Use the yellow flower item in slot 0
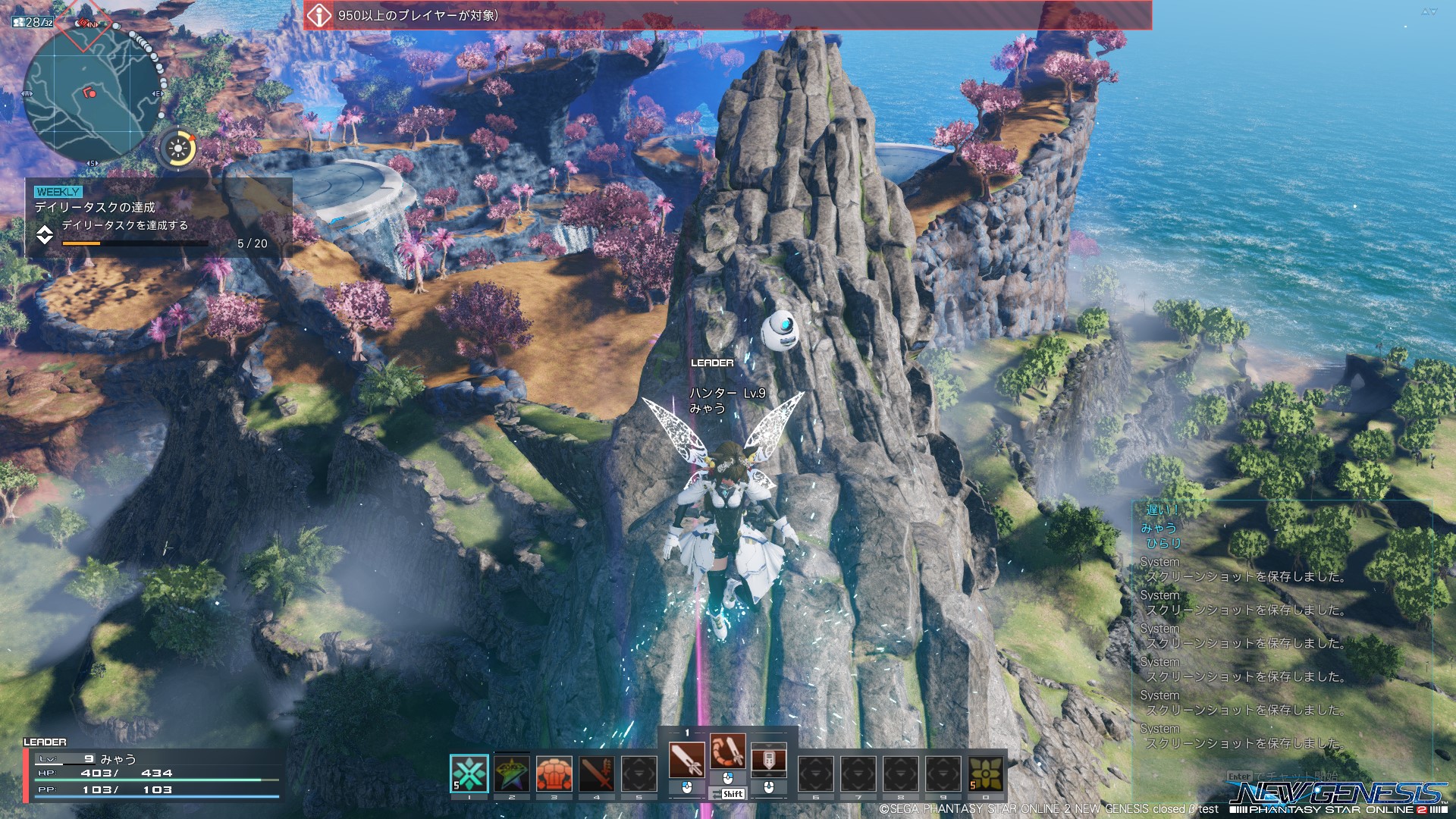Image resolution: width=1456 pixels, height=819 pixels. (985, 774)
